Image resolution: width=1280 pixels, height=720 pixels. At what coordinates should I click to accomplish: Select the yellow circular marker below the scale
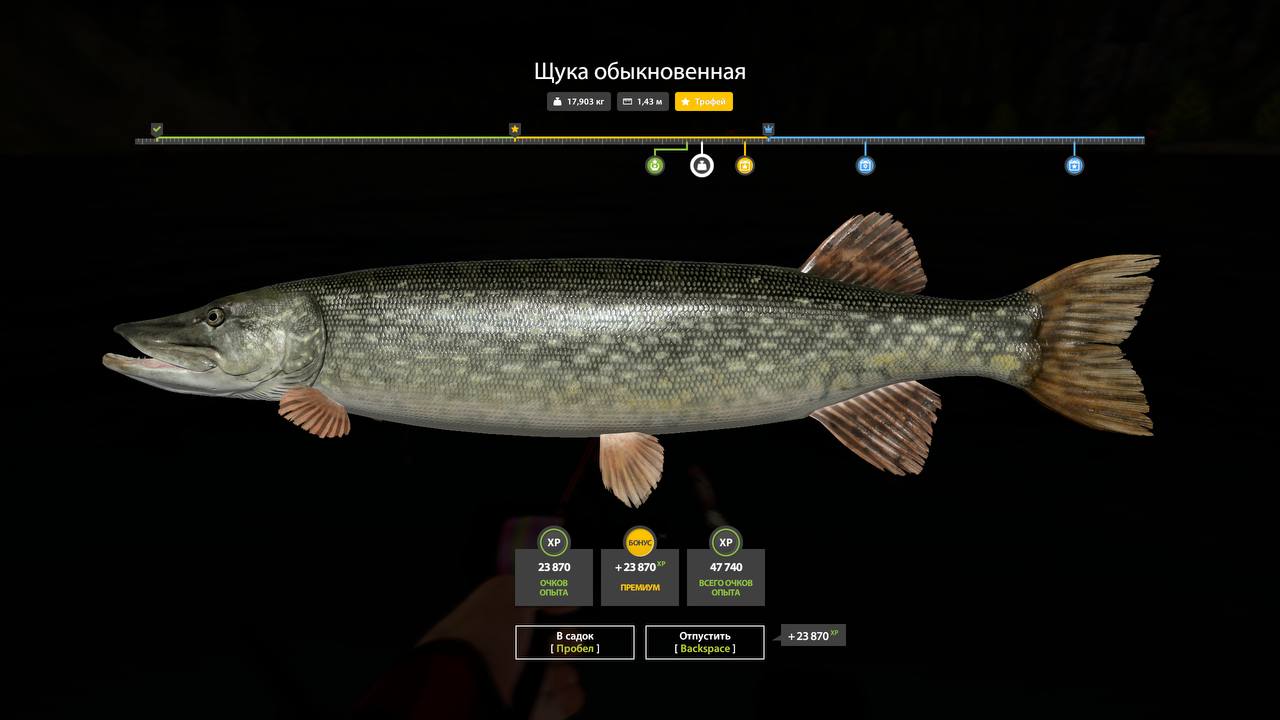(x=745, y=165)
